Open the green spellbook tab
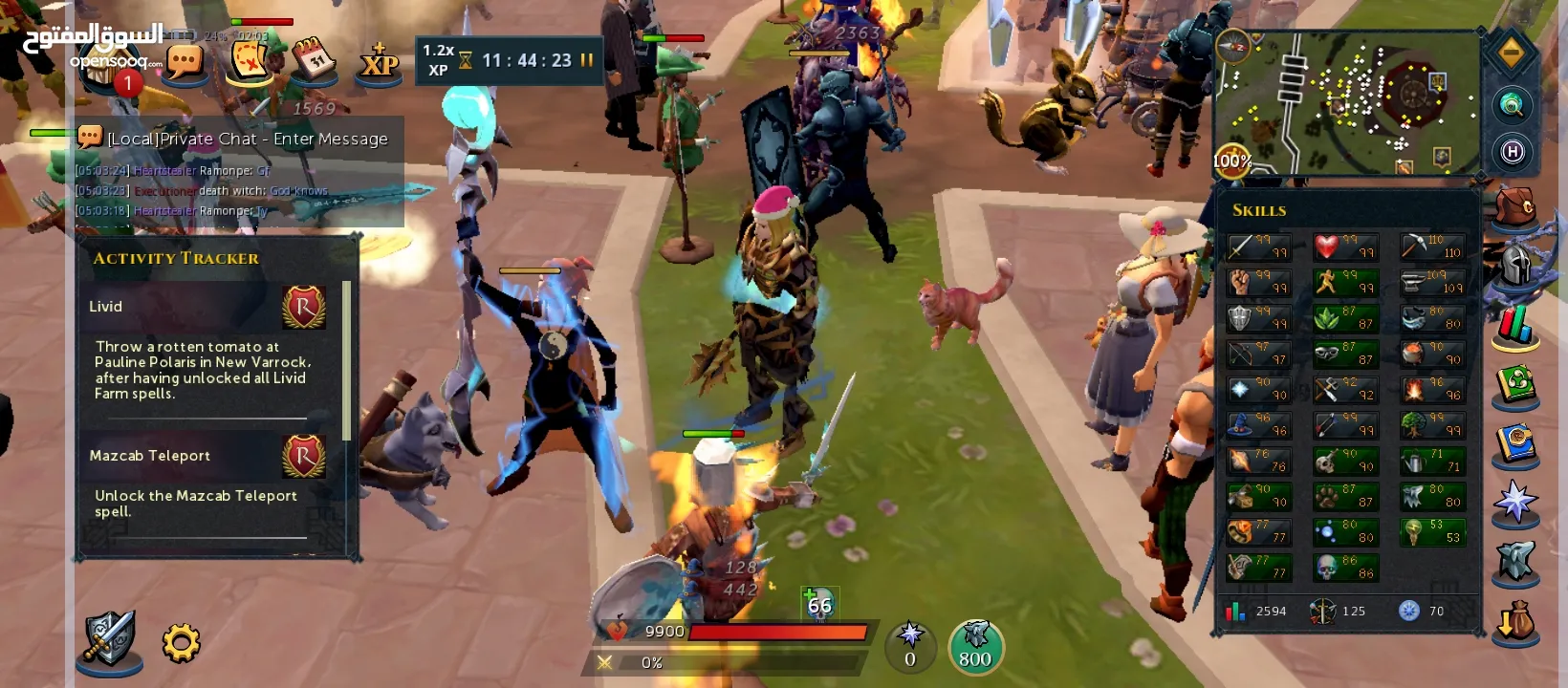Viewport: 1568px width, 688px height. point(1515,386)
